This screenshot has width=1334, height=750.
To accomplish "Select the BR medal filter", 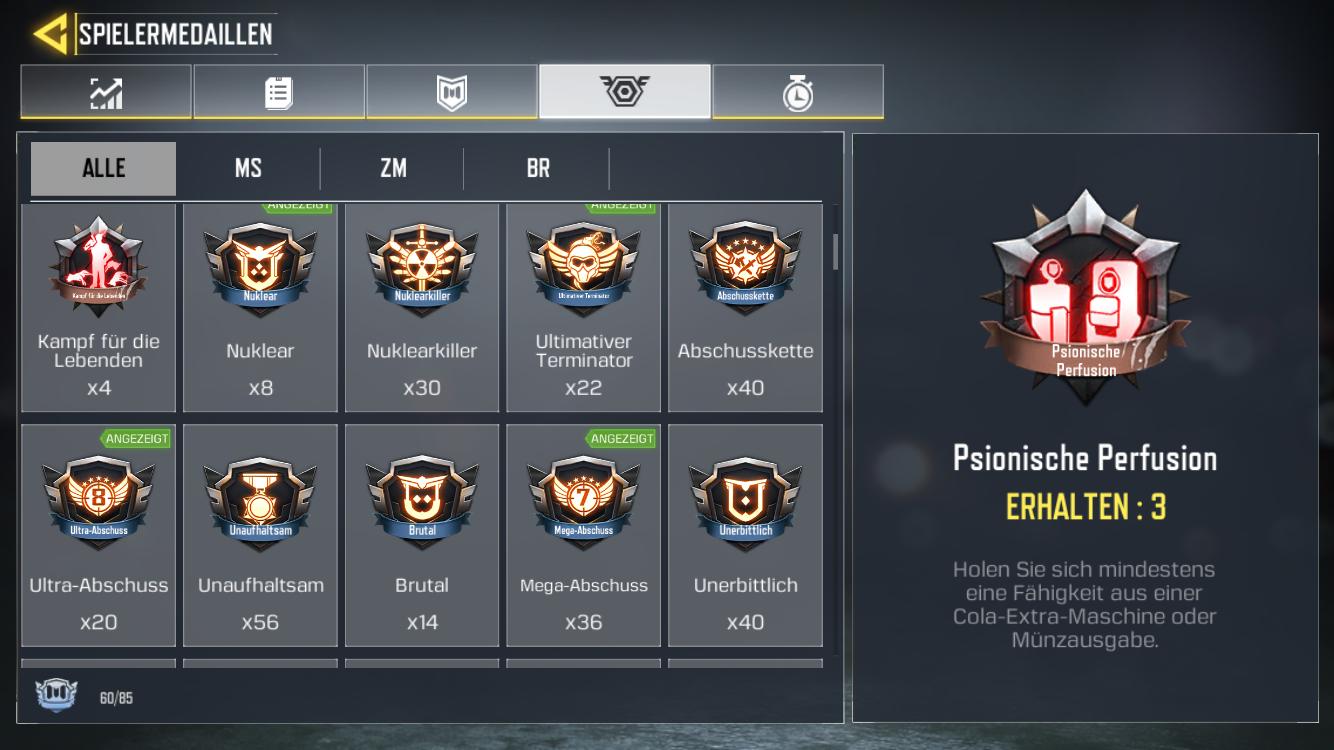I will click(x=536, y=167).
